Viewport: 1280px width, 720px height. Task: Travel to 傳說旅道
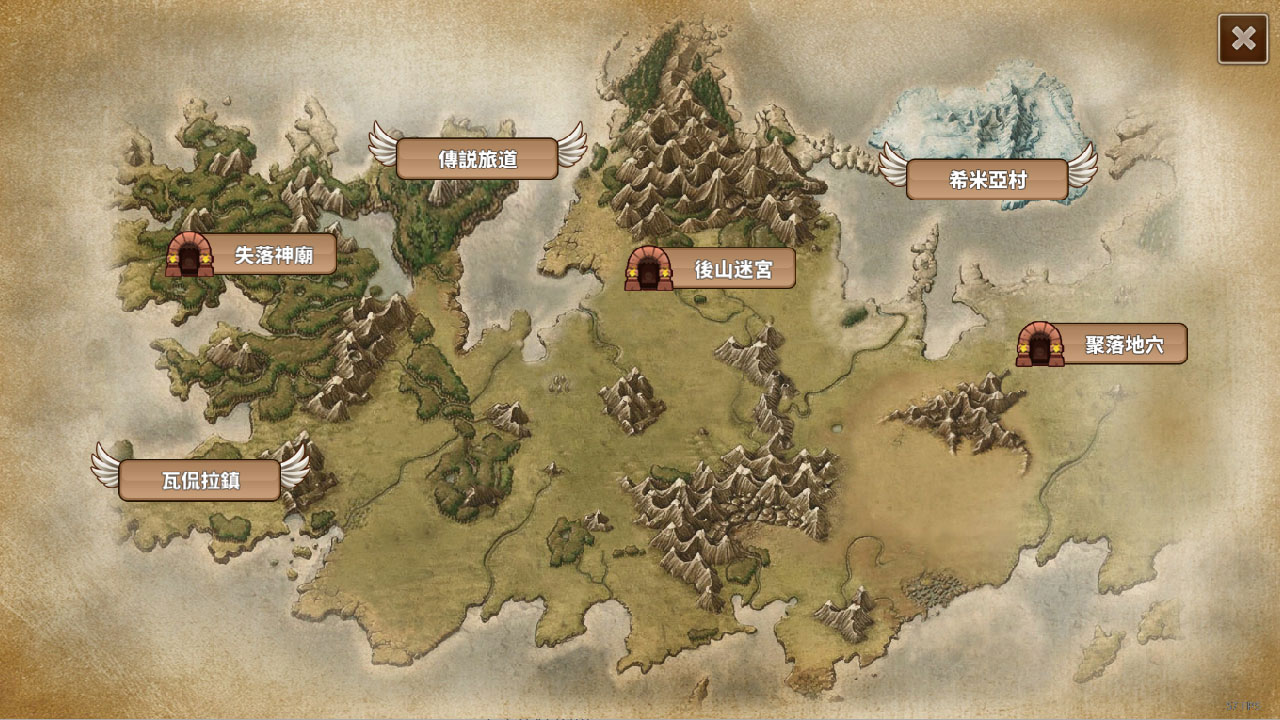pos(477,159)
